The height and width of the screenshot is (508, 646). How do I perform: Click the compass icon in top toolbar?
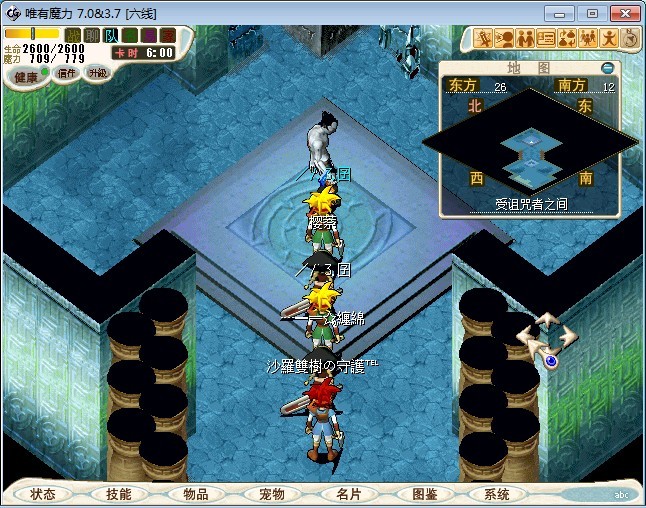(x=630, y=38)
